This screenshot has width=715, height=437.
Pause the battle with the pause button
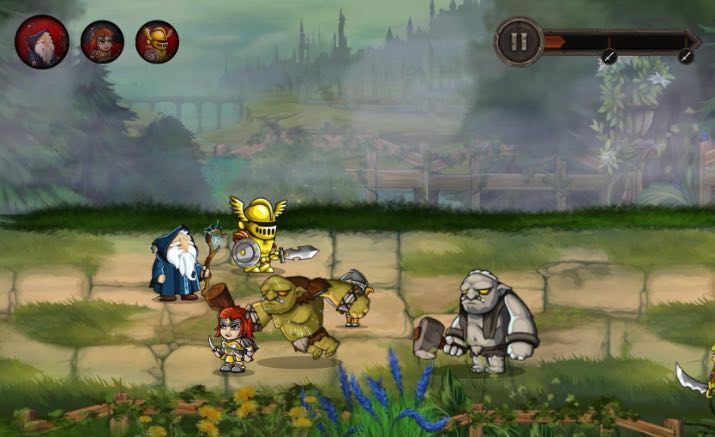point(518,42)
